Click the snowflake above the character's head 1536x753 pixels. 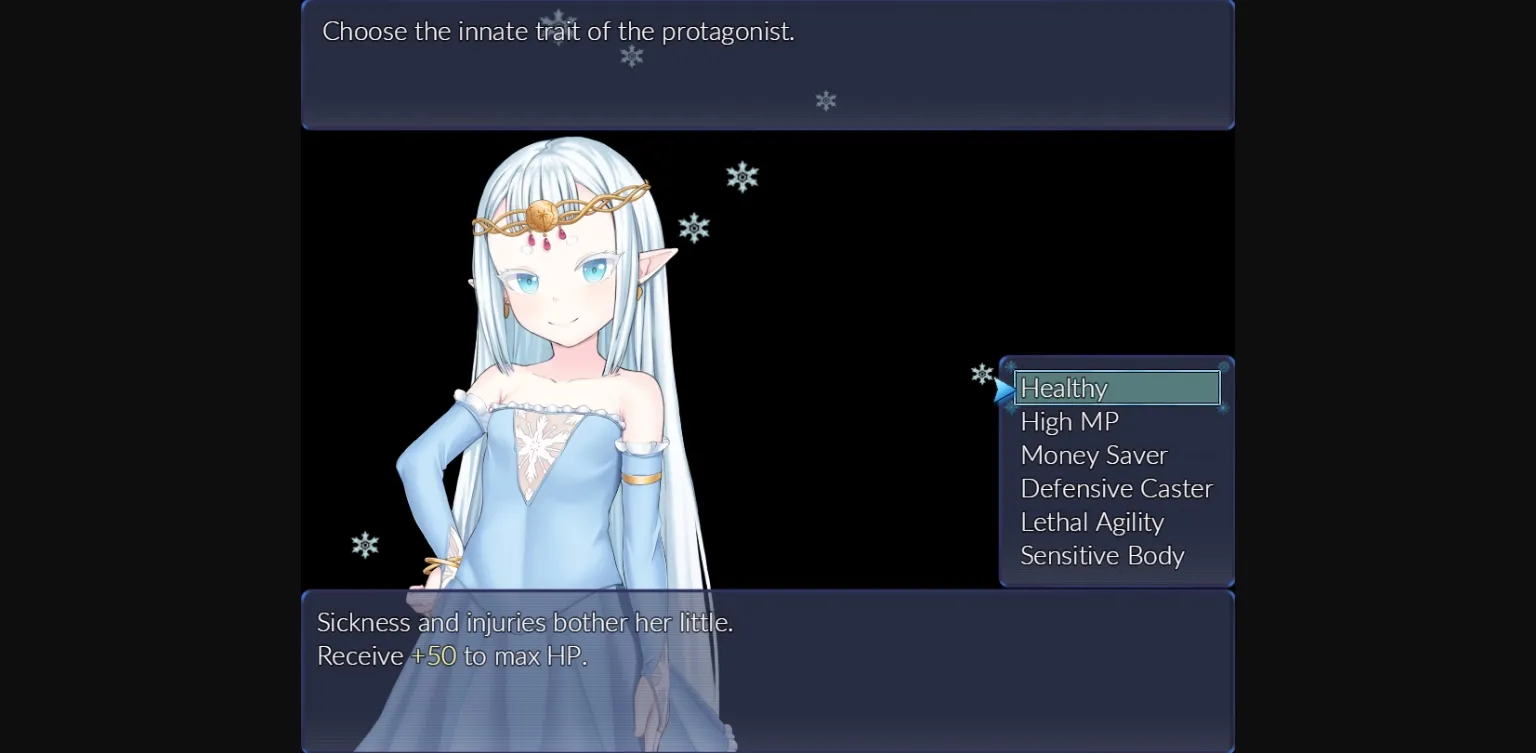pyautogui.click(x=741, y=176)
